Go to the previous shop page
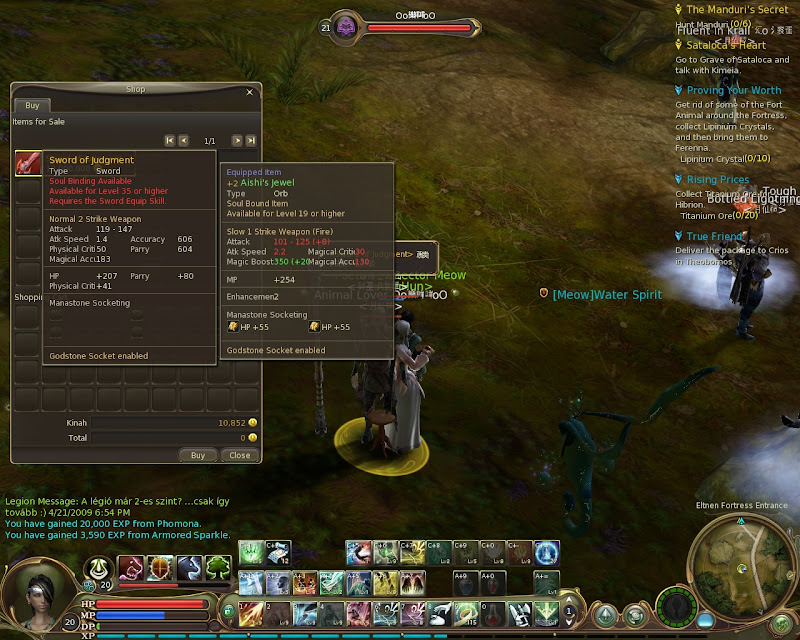The width and height of the screenshot is (800, 640). pos(184,141)
